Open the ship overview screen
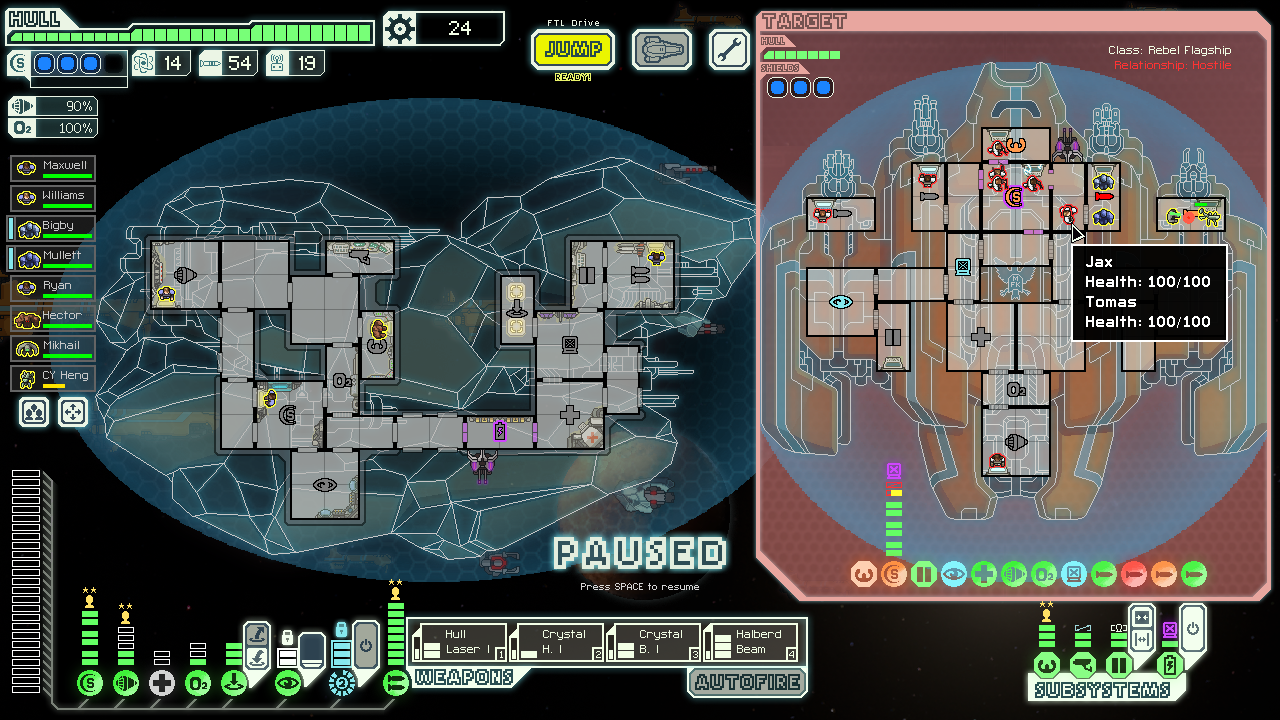Screen dimensions: 1280x720 pos(662,49)
